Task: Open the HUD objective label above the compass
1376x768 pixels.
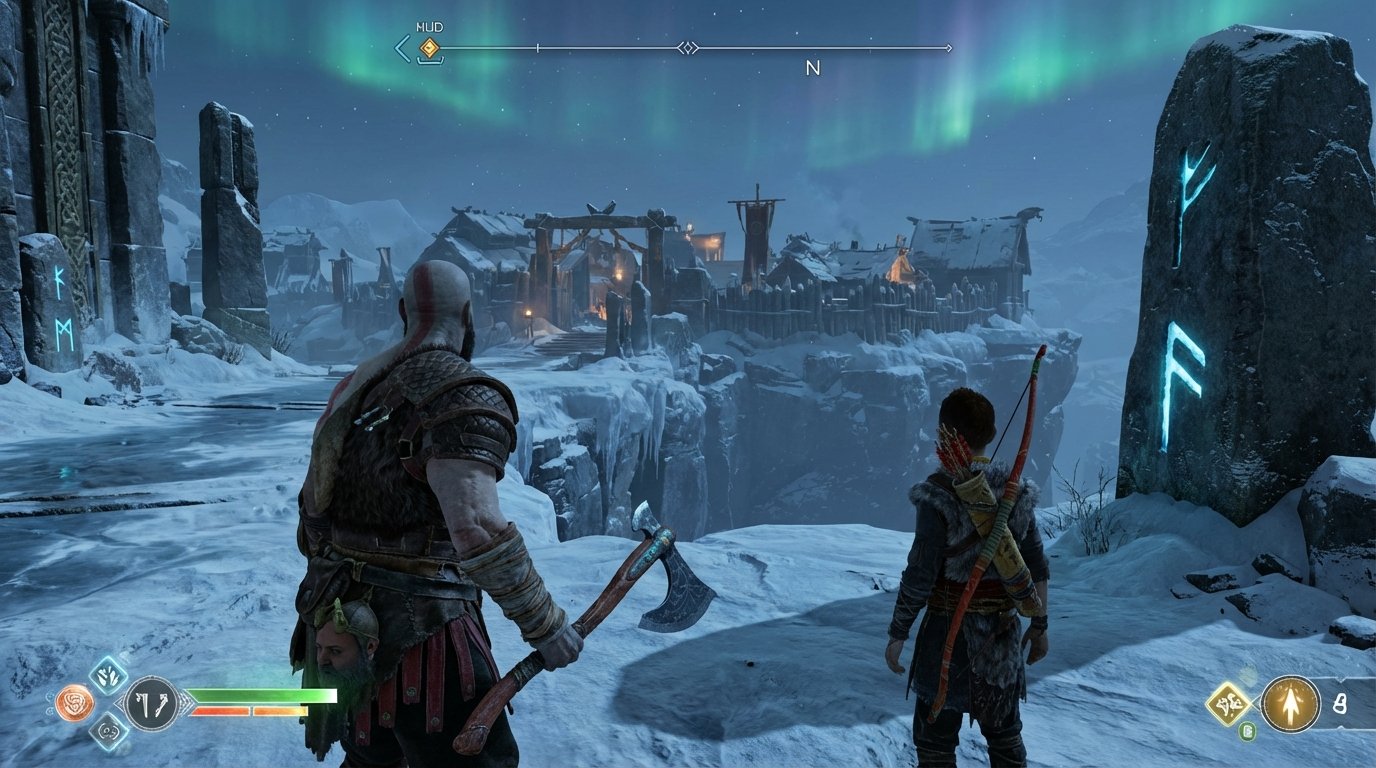Action: click(430, 26)
